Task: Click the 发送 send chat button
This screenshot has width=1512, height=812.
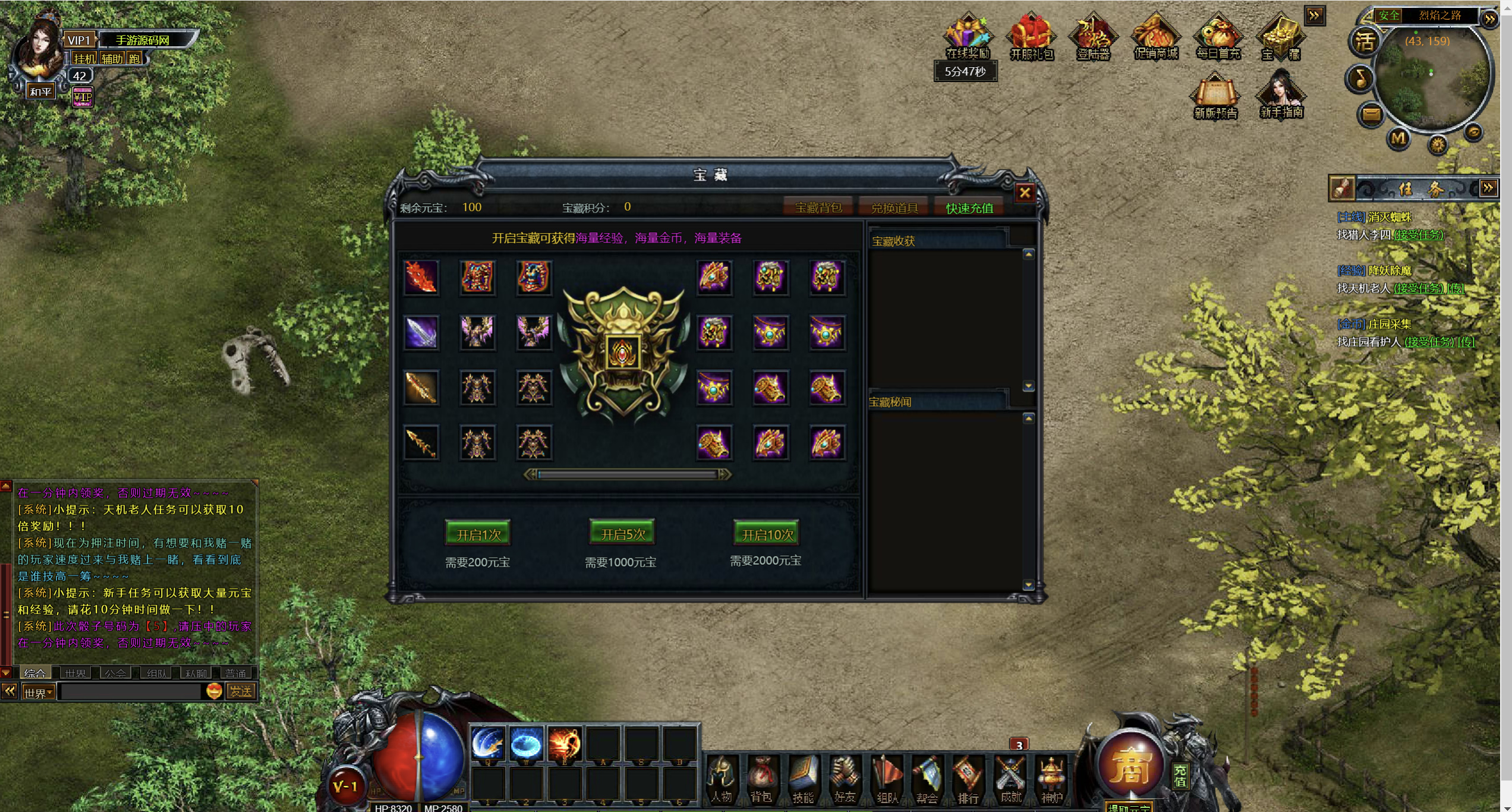Action: (241, 691)
